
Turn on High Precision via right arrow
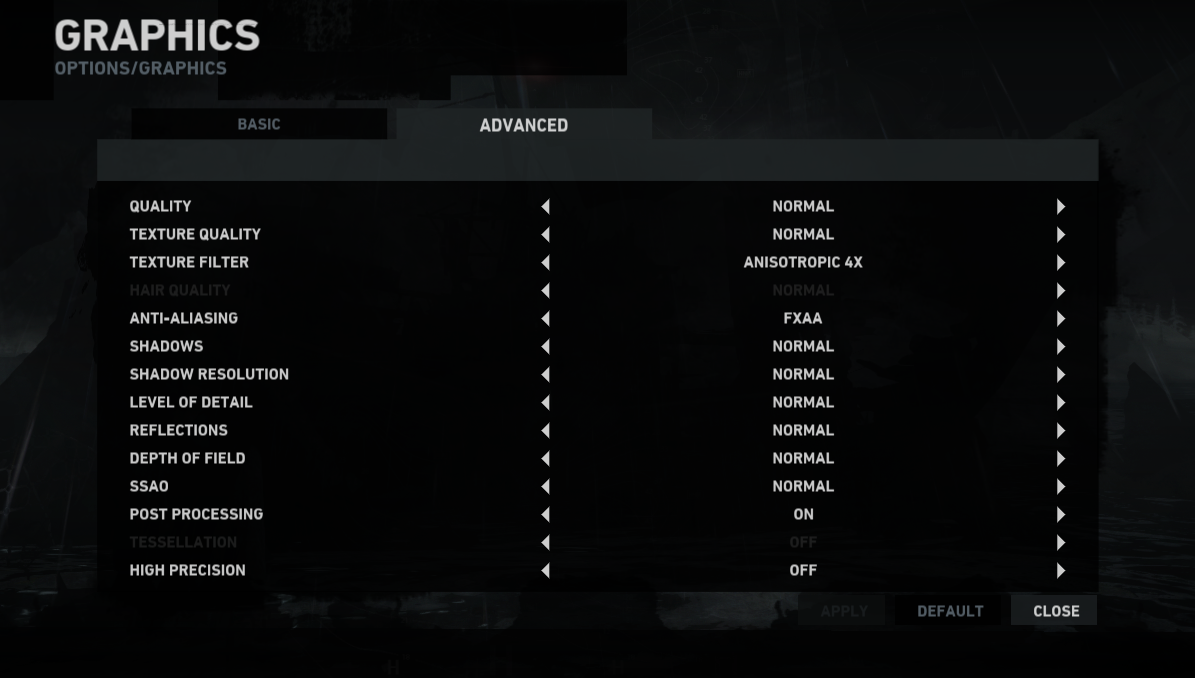coord(1061,571)
